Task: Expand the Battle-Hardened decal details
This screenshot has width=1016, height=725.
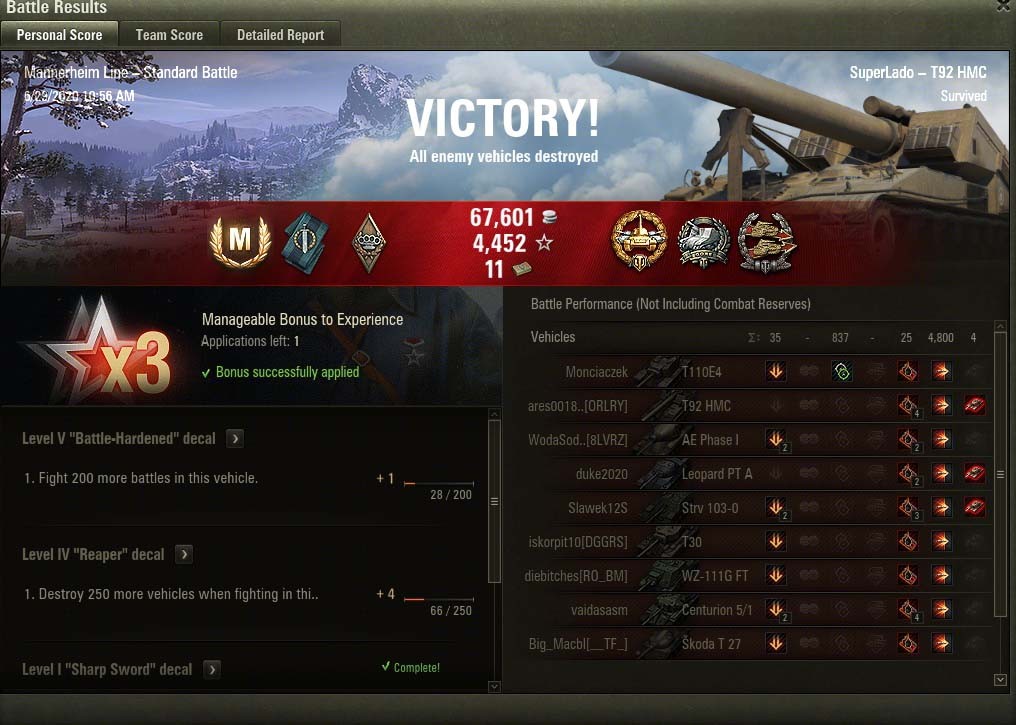Action: [x=234, y=438]
